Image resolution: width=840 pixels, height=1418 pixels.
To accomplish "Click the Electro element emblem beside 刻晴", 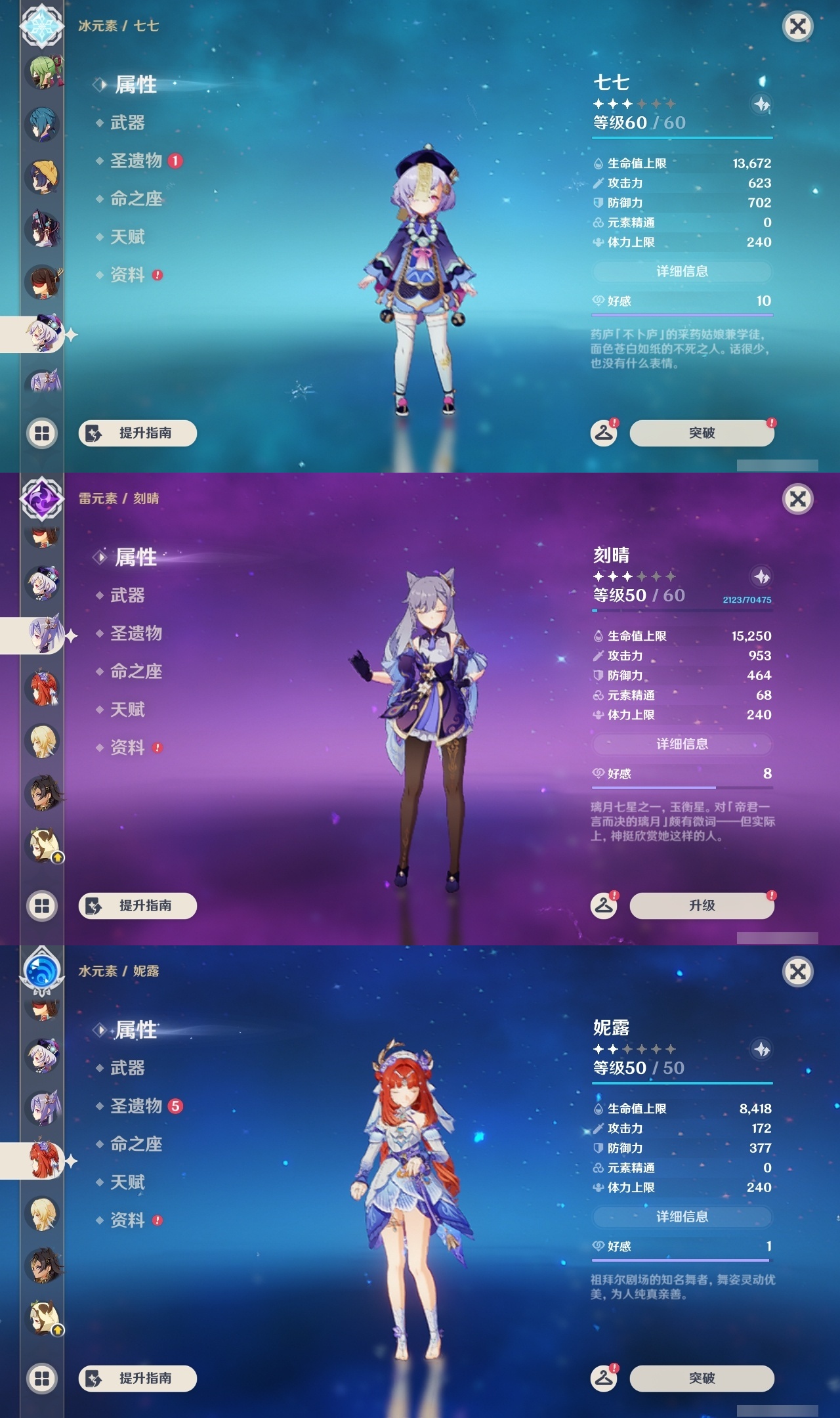I will click(x=41, y=500).
